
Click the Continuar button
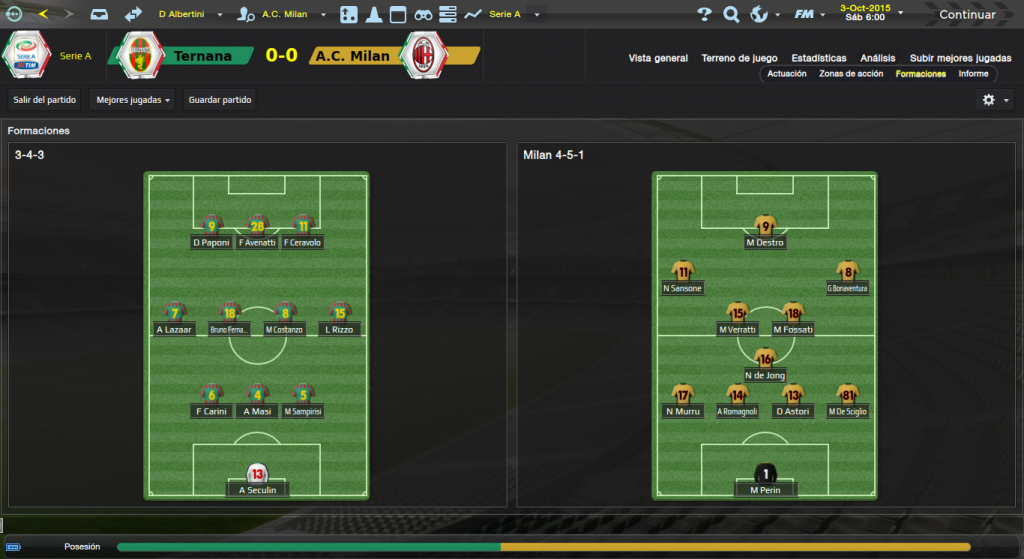[966, 15]
